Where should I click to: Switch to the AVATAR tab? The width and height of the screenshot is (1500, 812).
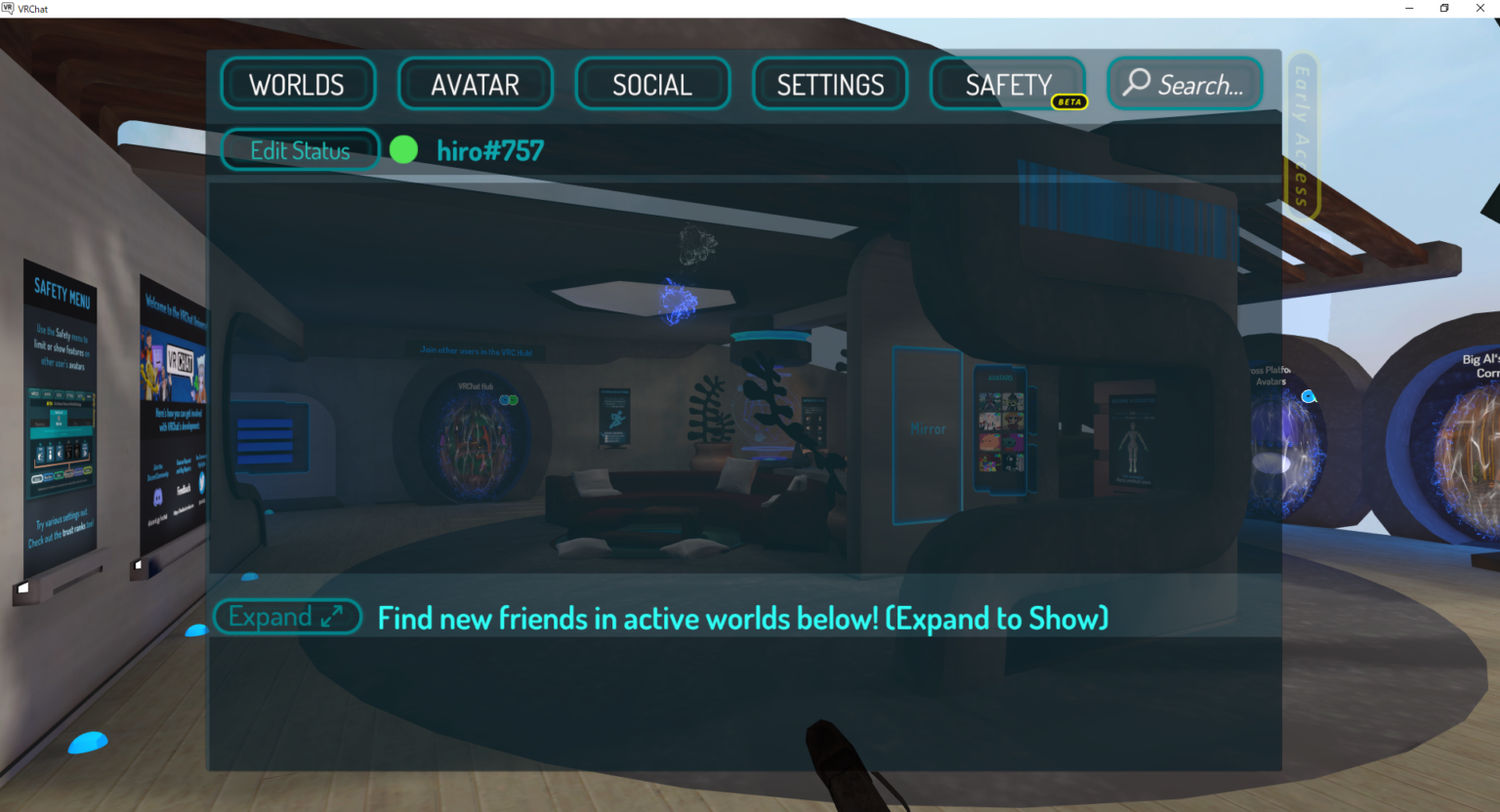tap(476, 84)
